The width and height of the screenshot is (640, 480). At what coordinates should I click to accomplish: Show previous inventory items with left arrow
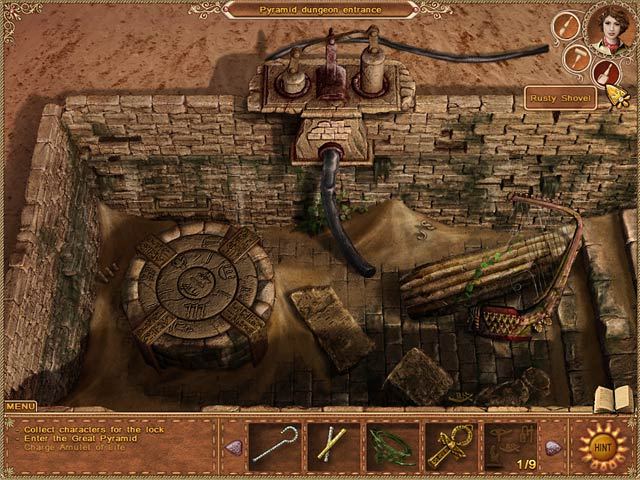point(233,446)
